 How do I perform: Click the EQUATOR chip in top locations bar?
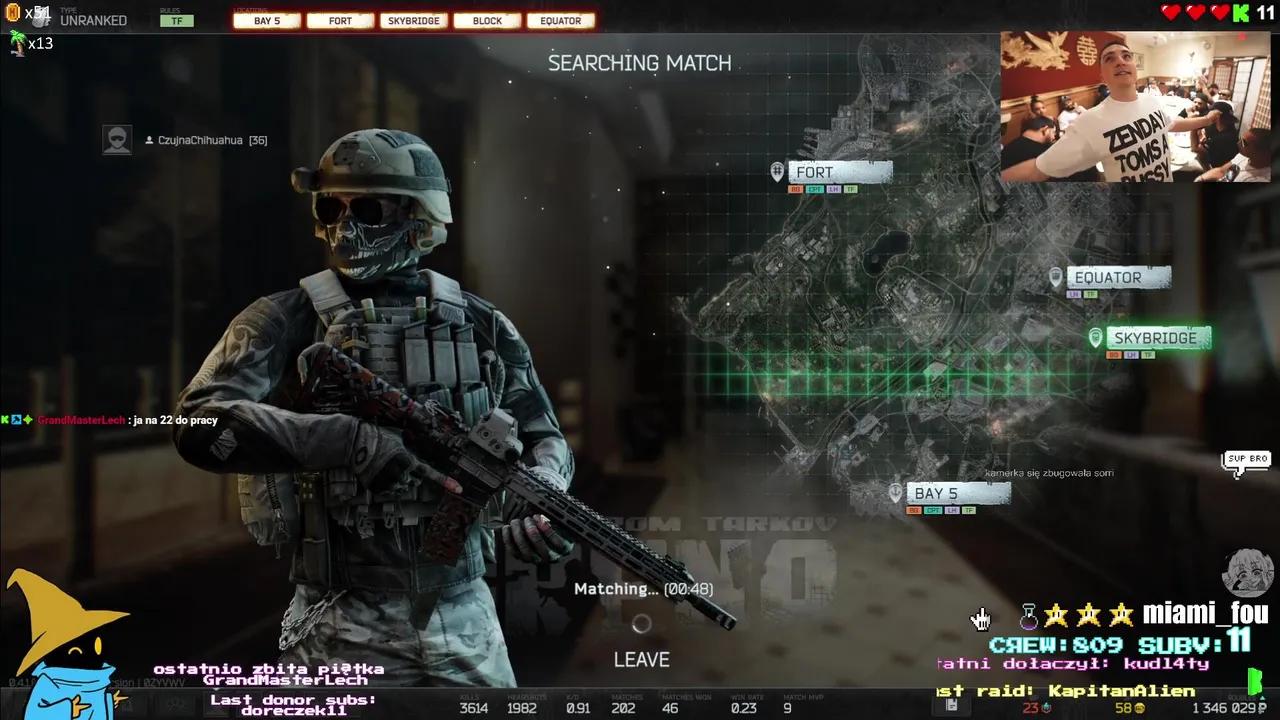(560, 21)
